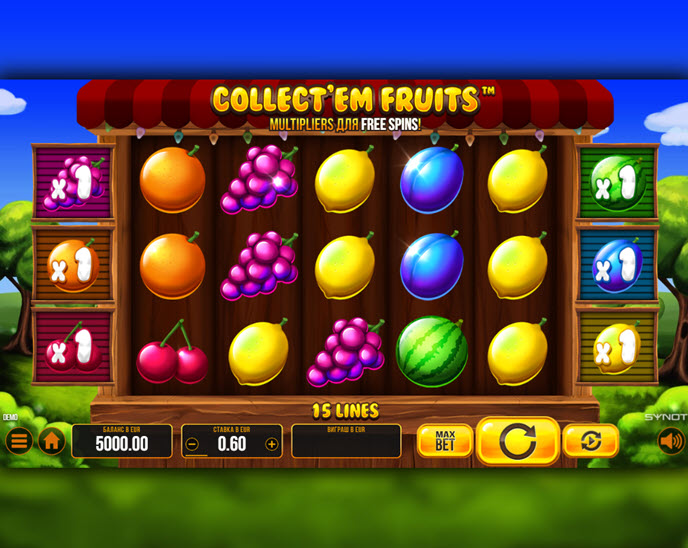Enable autoplay spins
Screen dimensions: 688x548
coord(590,441)
